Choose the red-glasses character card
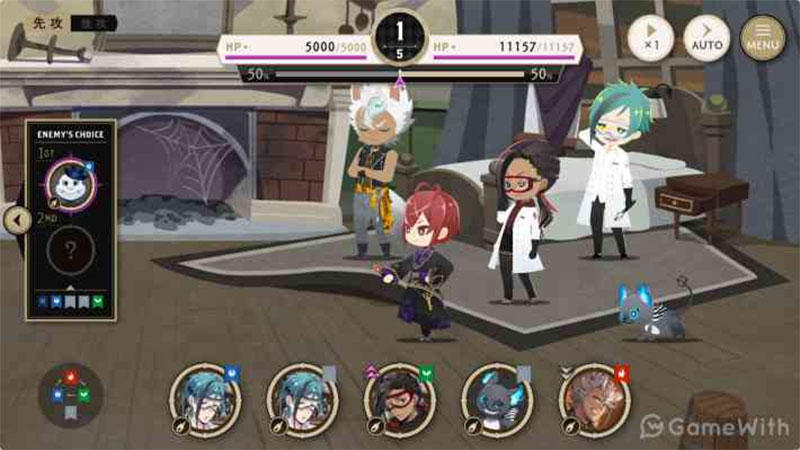800x450 pixels. point(400,400)
